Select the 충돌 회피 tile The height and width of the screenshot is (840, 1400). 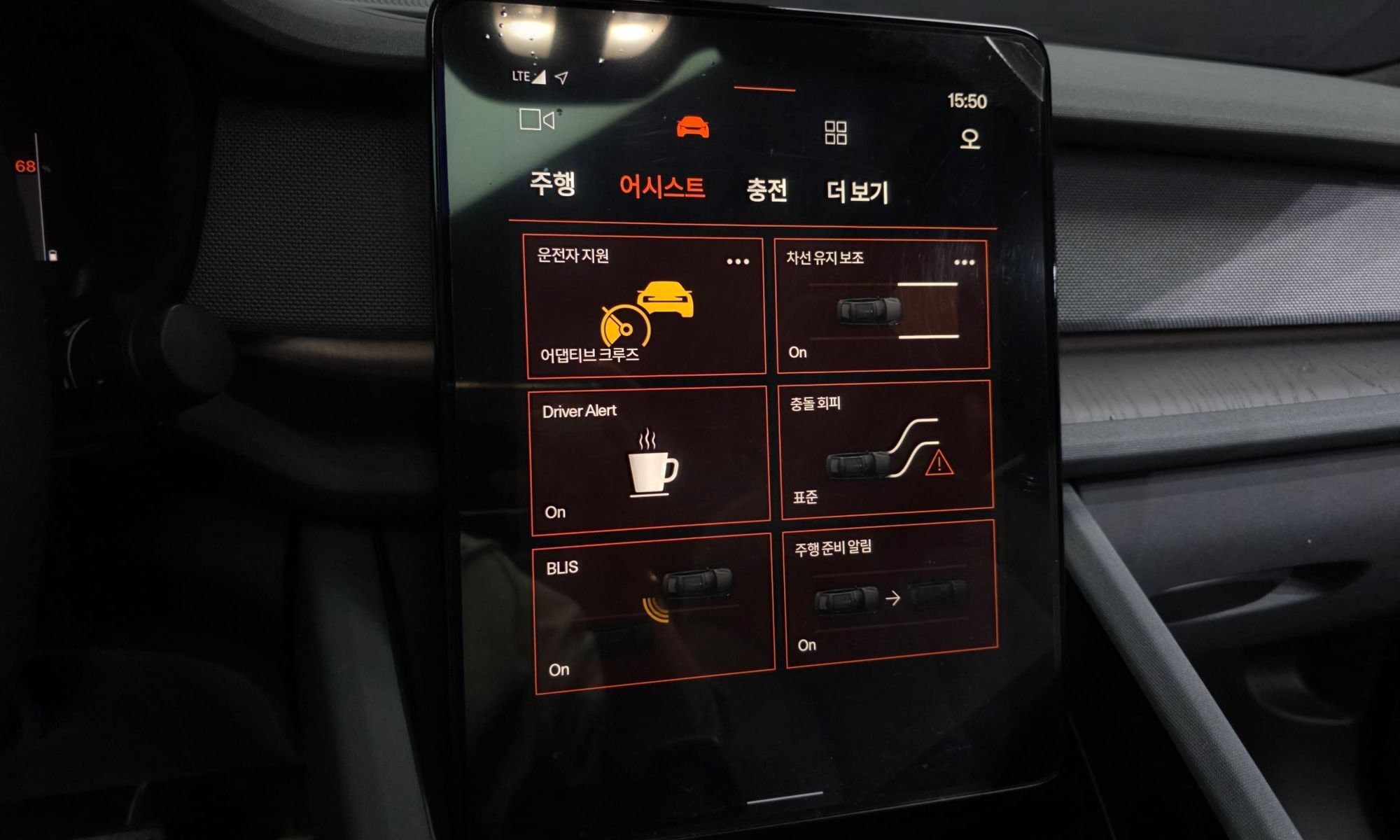[x=886, y=451]
